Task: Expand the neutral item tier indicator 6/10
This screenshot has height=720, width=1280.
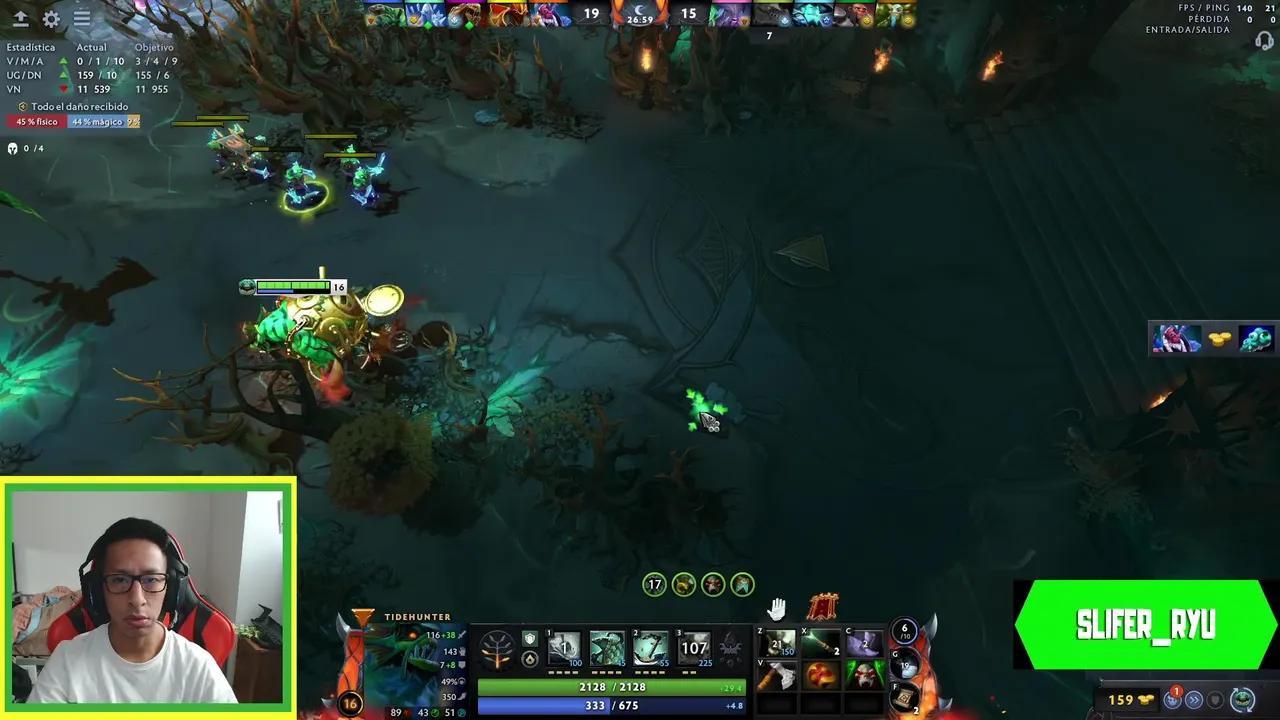Action: click(903, 632)
